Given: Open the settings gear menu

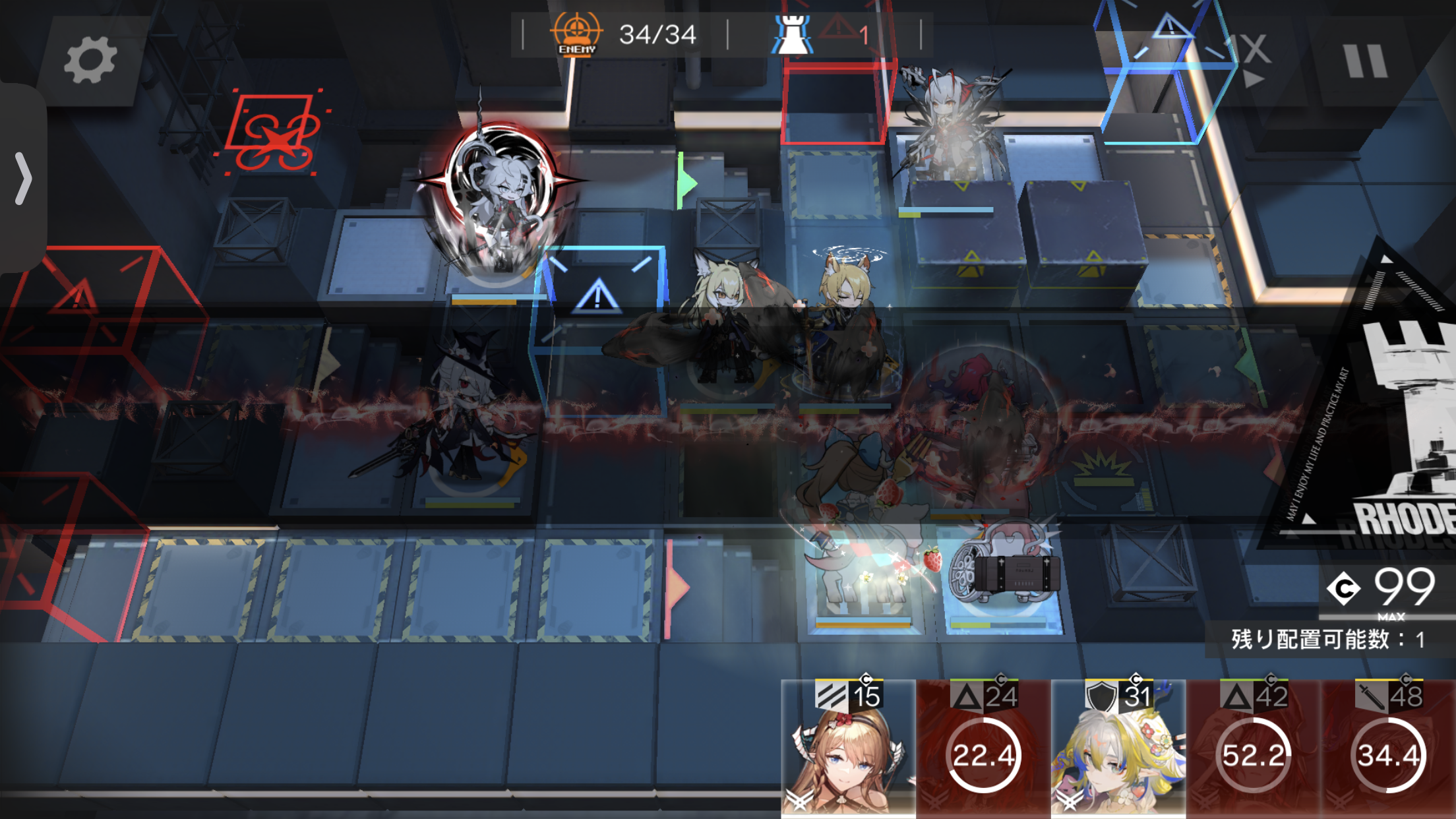Looking at the screenshot, I should (90, 61).
